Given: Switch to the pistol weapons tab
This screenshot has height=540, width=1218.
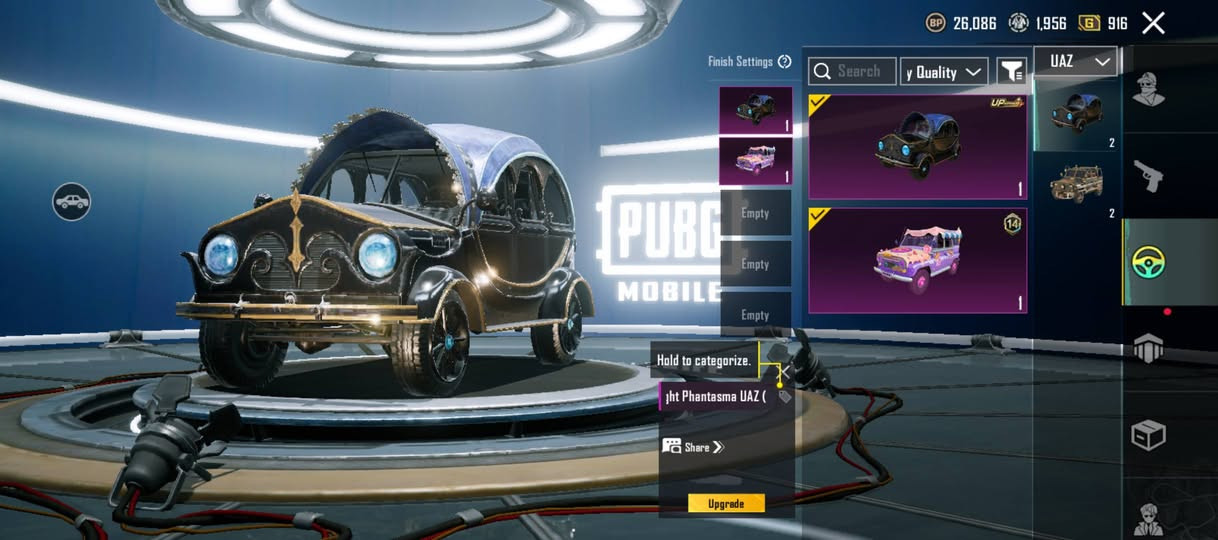Looking at the screenshot, I should click(1148, 177).
